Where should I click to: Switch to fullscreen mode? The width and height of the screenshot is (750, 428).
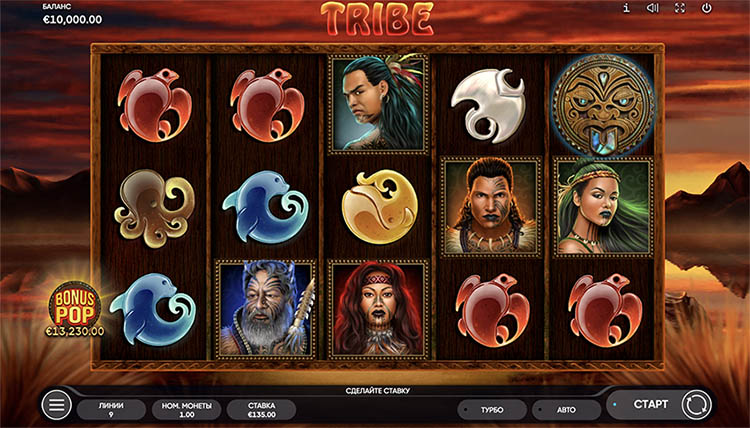(x=679, y=9)
